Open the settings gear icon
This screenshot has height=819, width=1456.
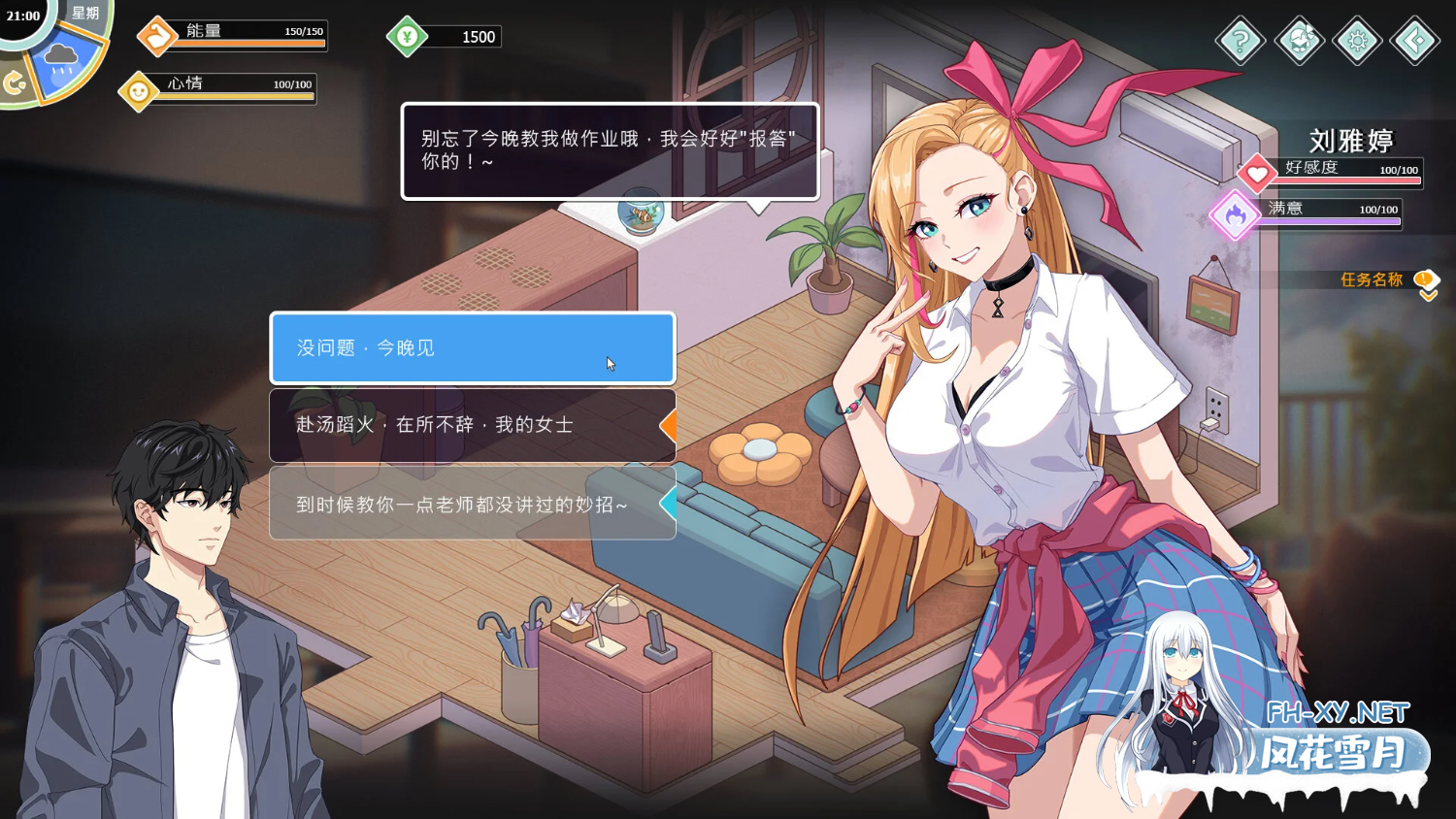pos(1358,42)
